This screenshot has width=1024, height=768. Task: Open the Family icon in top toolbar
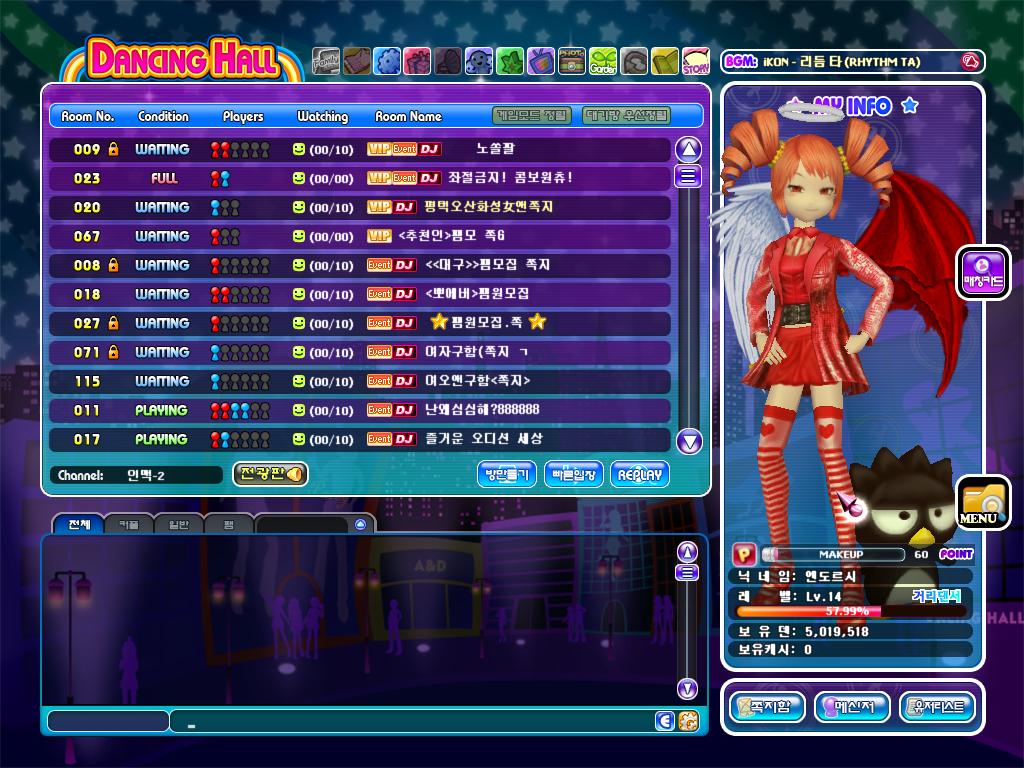click(x=326, y=62)
